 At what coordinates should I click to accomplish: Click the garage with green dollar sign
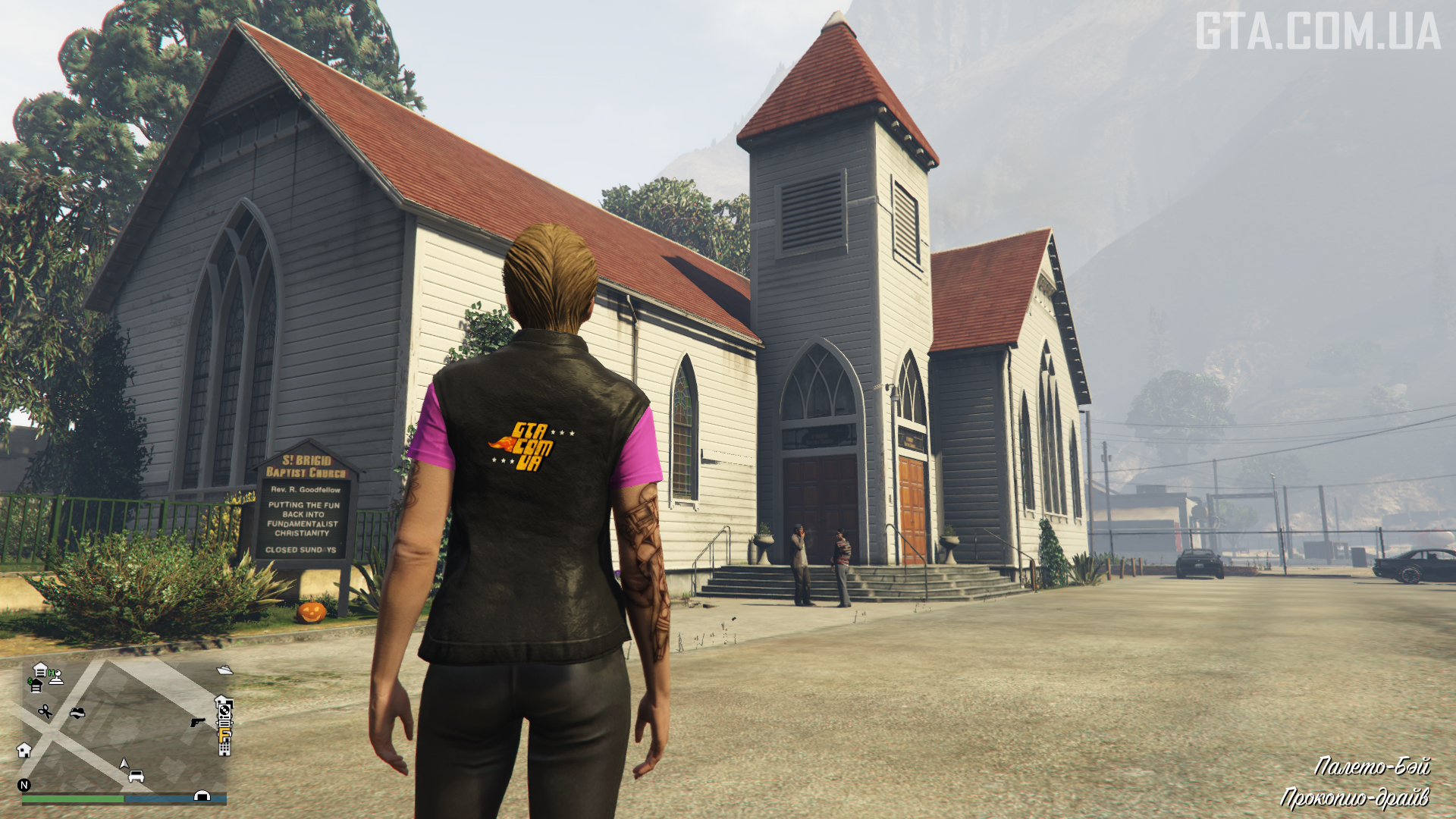pos(35,686)
